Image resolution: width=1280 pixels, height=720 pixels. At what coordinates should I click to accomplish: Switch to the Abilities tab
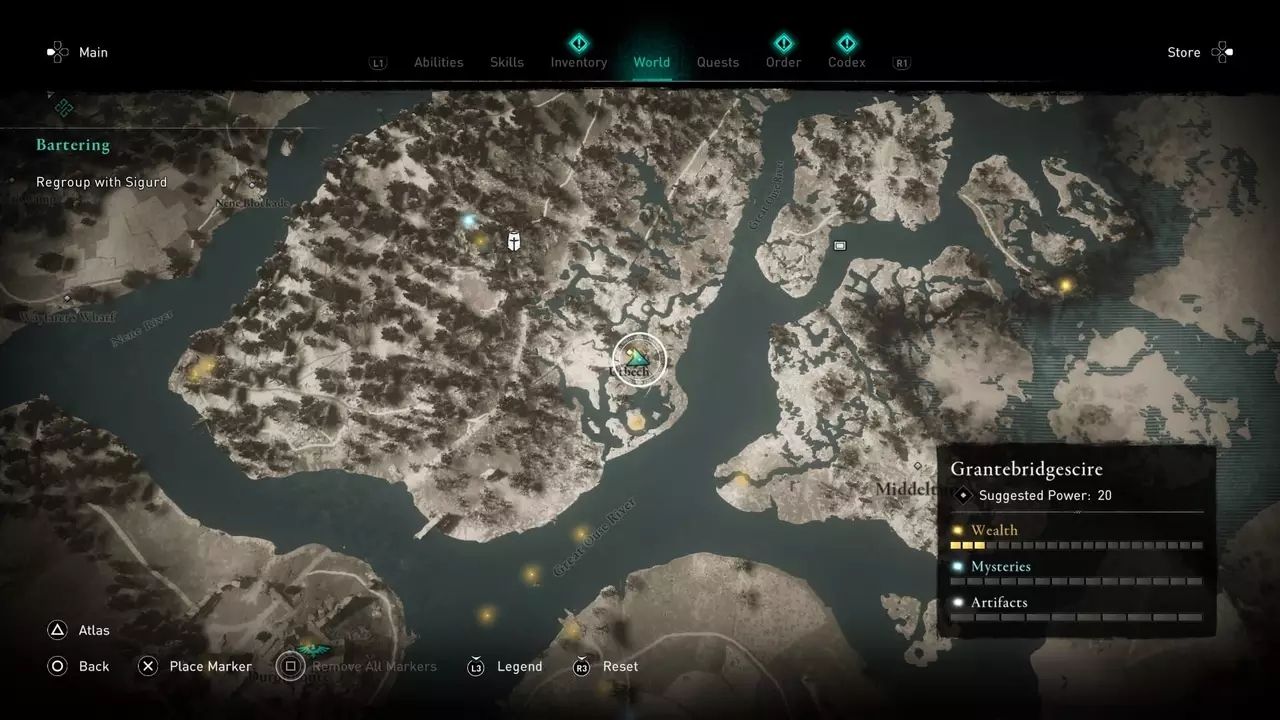pos(438,62)
